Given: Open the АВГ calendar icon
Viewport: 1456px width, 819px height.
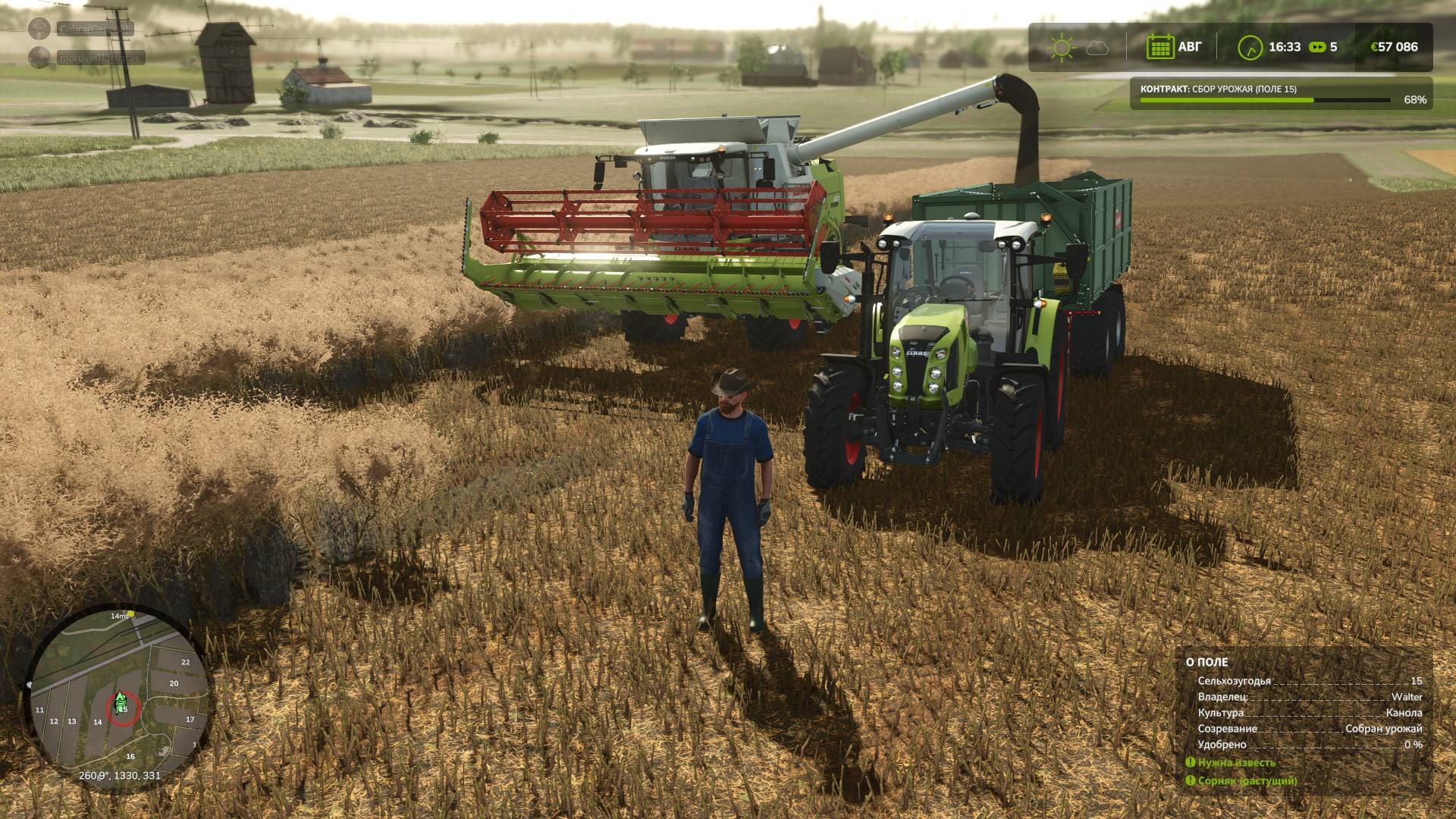Looking at the screenshot, I should tap(1161, 47).
